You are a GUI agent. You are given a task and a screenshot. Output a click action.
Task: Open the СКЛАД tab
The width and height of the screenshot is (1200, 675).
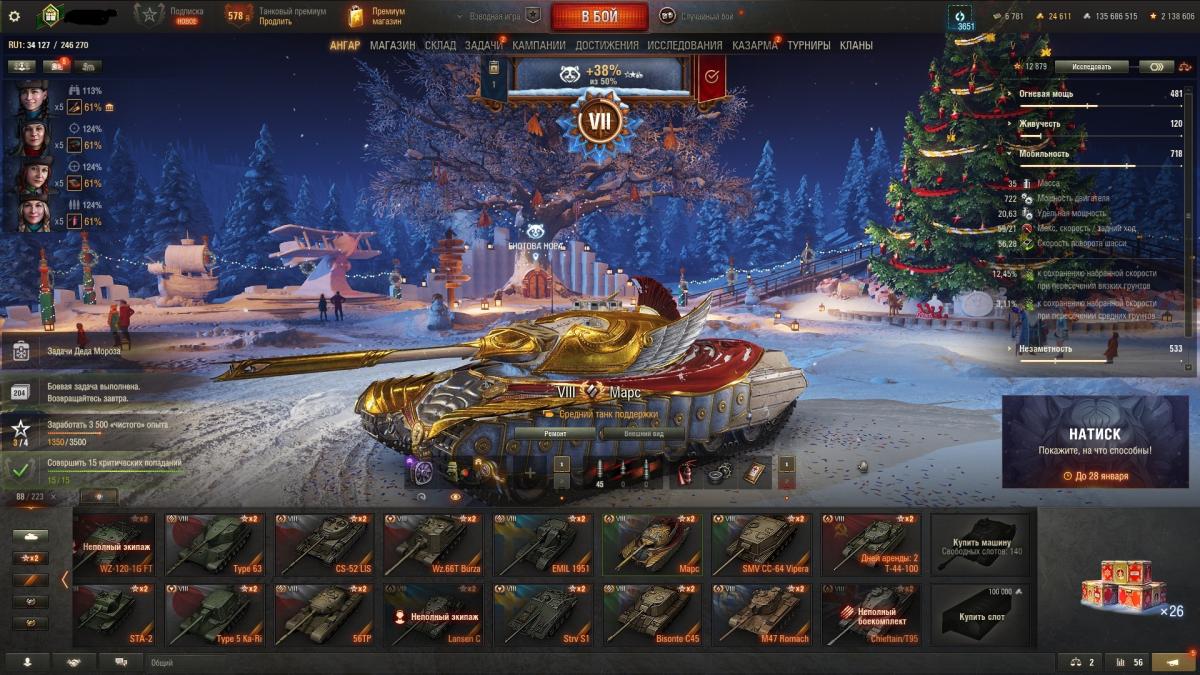(440, 45)
